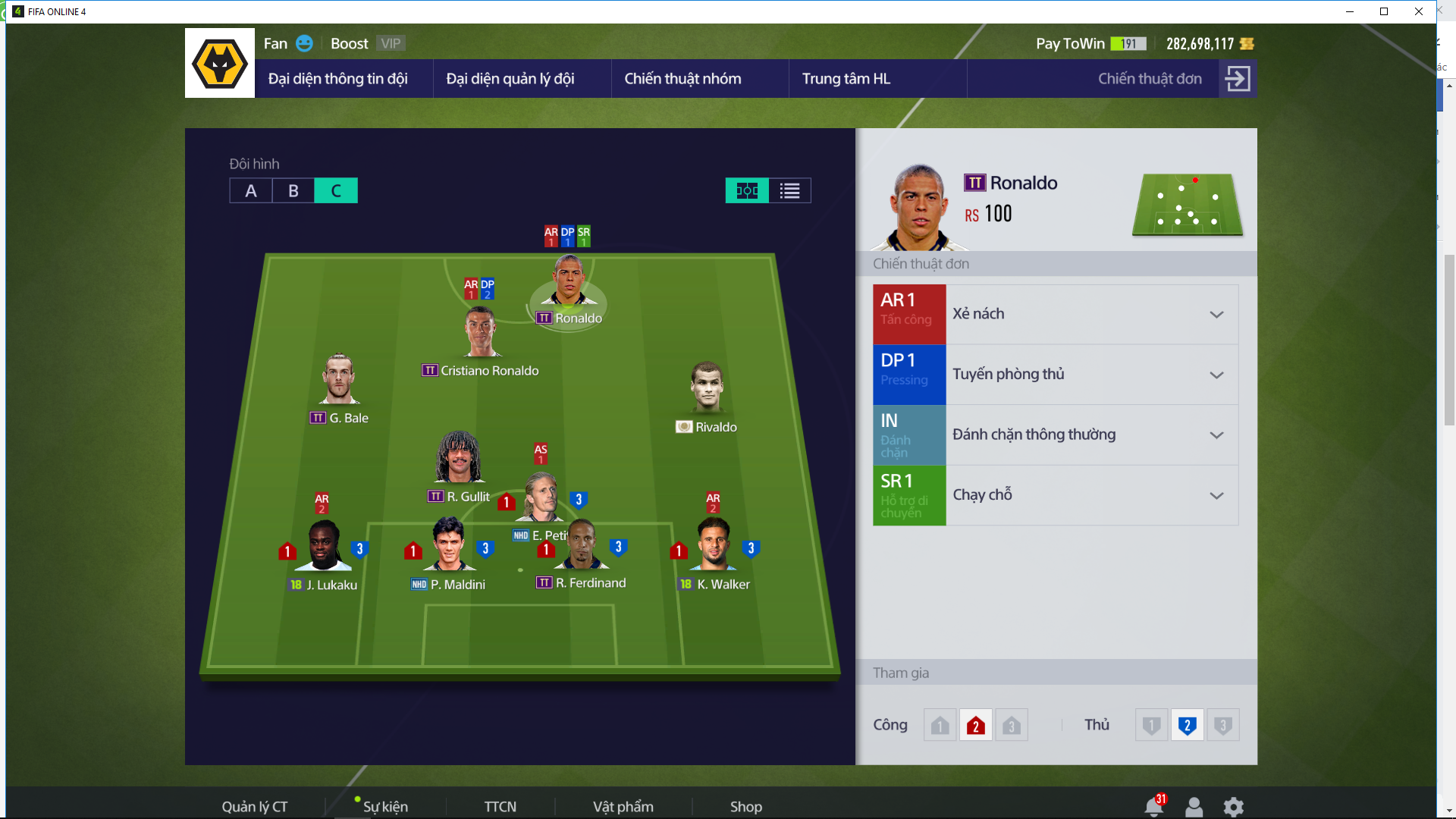Select Rivaldo on the pitch
This screenshot has width=1456, height=819.
[707, 388]
